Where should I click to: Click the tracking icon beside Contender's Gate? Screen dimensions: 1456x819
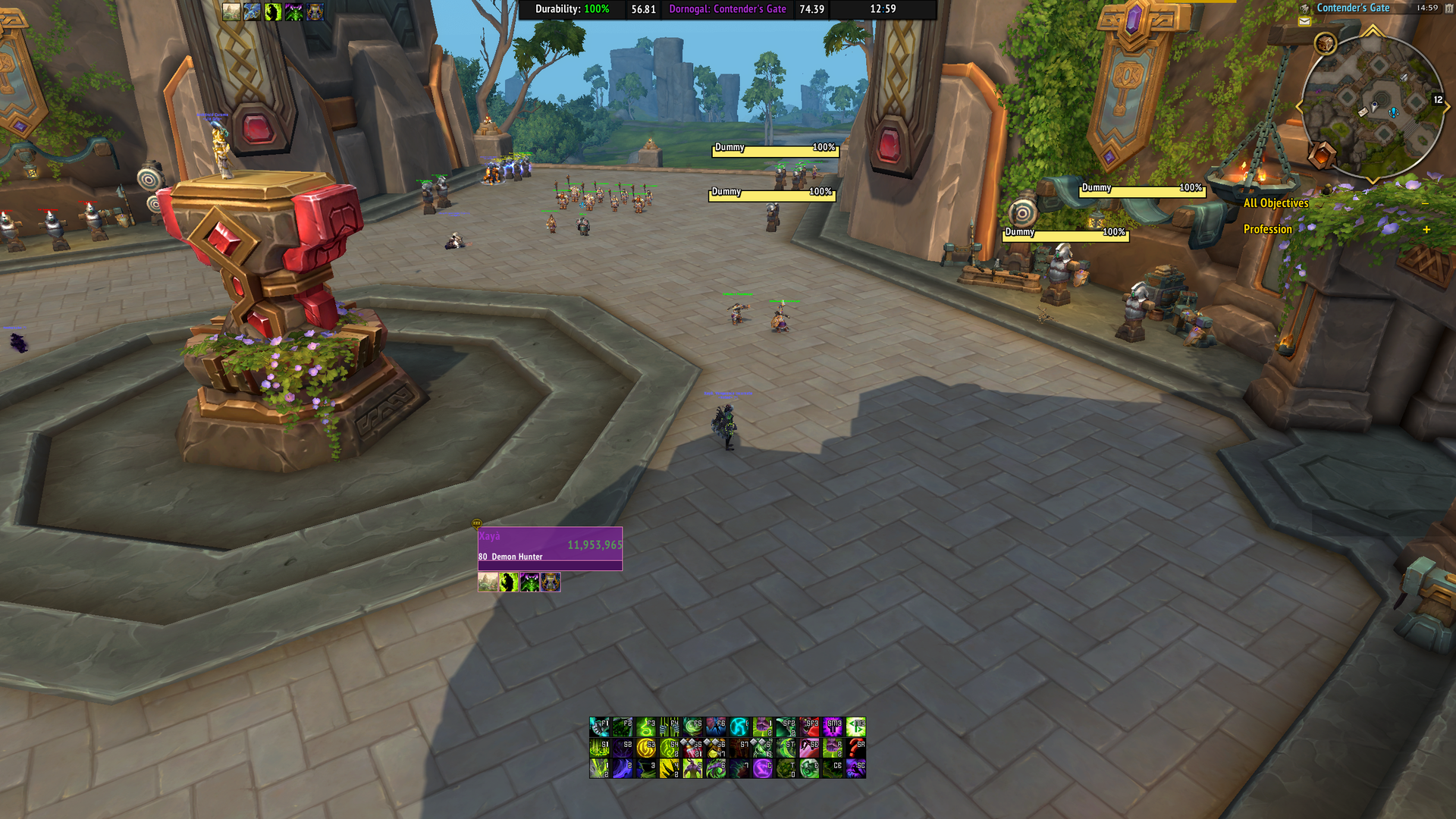click(1304, 8)
